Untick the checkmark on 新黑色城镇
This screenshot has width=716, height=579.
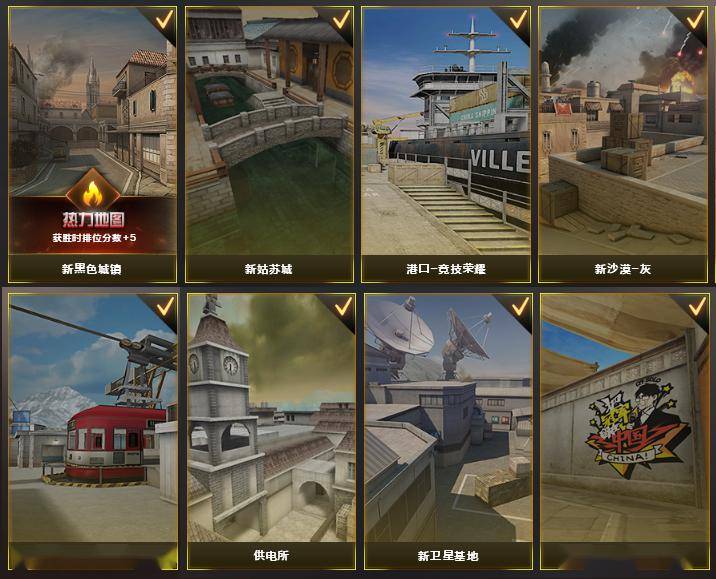click(165, 20)
